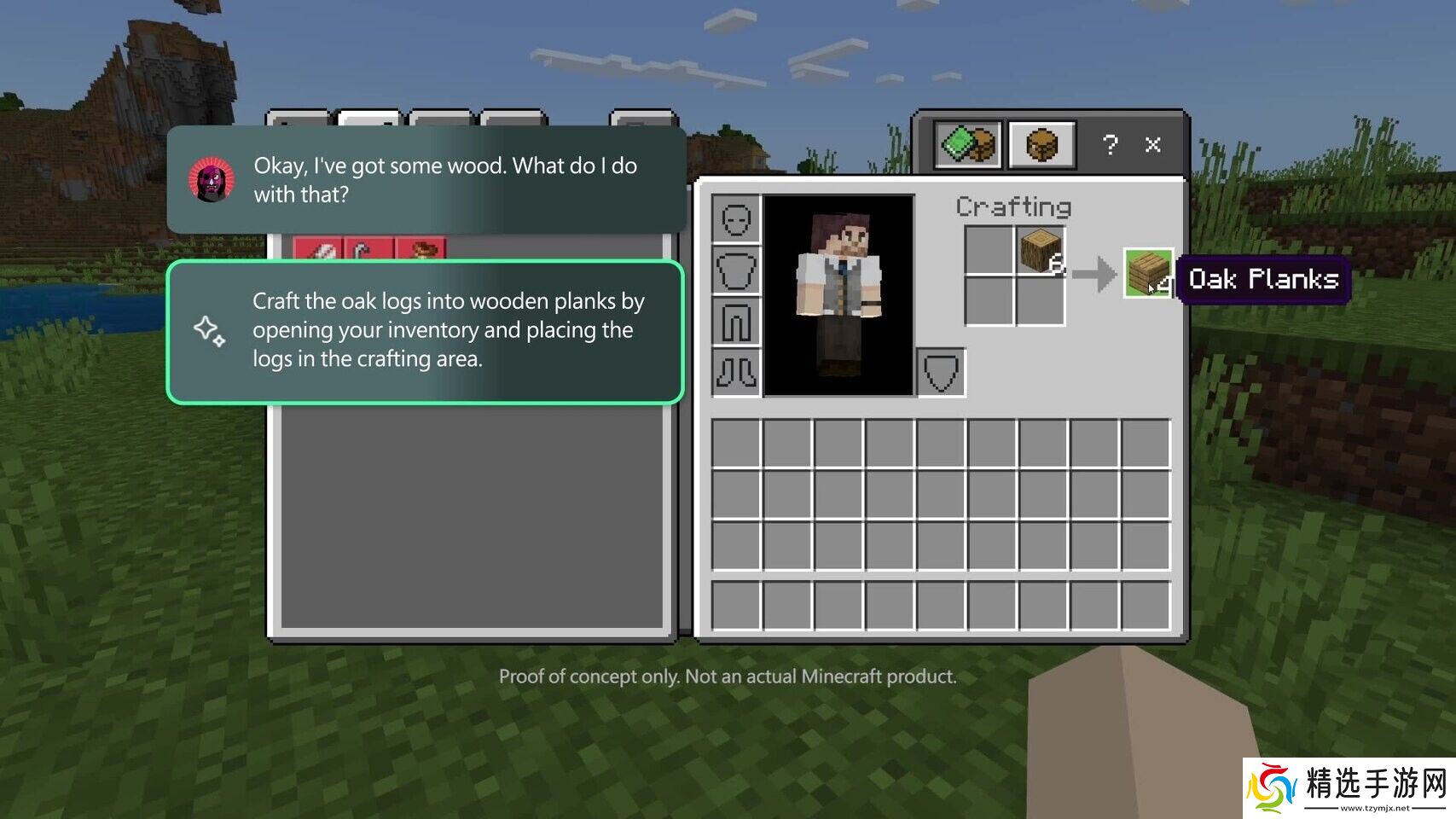Image resolution: width=1456 pixels, height=819 pixels.
Task: Click the chestplate armor slot
Action: [735, 270]
